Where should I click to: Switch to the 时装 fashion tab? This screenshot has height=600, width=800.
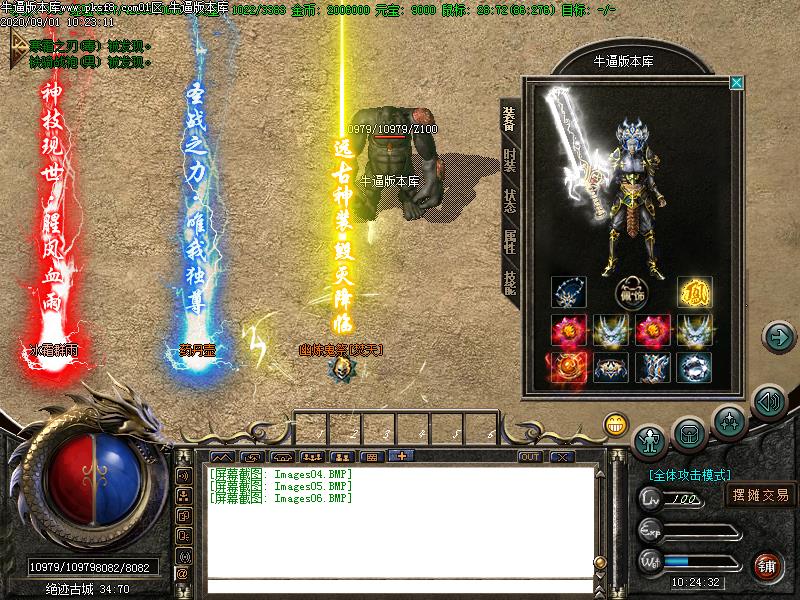click(510, 159)
